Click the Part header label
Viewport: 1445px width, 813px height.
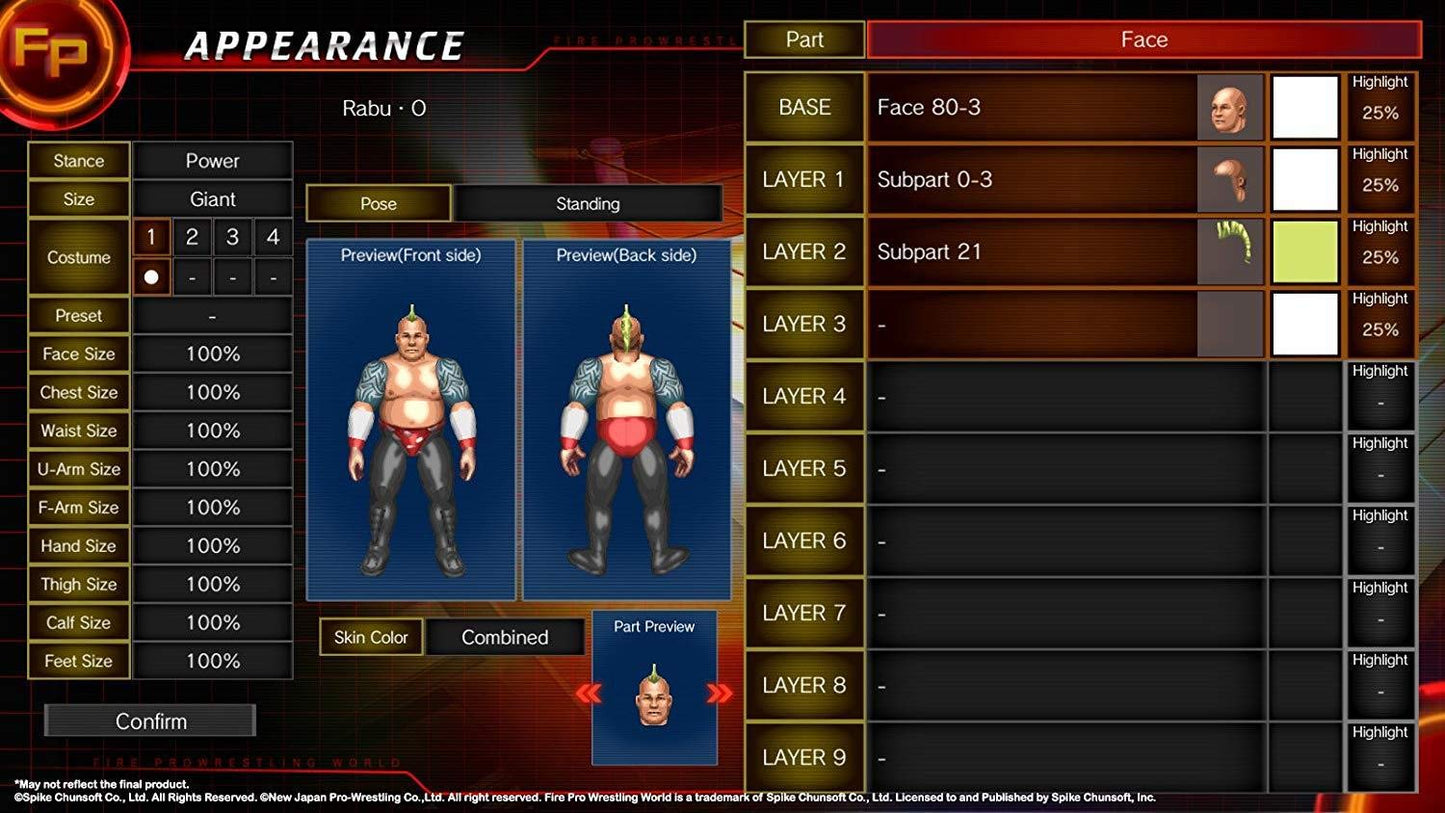(804, 39)
